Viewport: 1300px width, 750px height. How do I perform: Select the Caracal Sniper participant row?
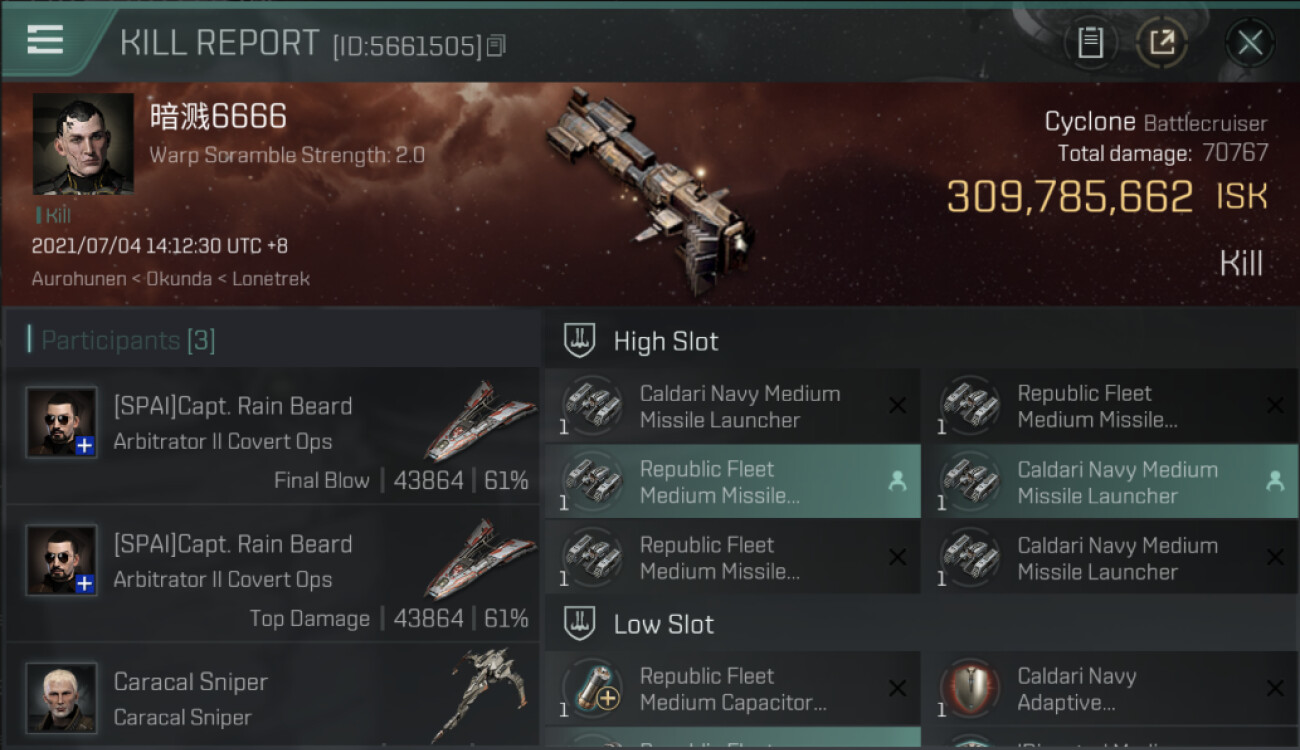pyautogui.click(x=272, y=698)
